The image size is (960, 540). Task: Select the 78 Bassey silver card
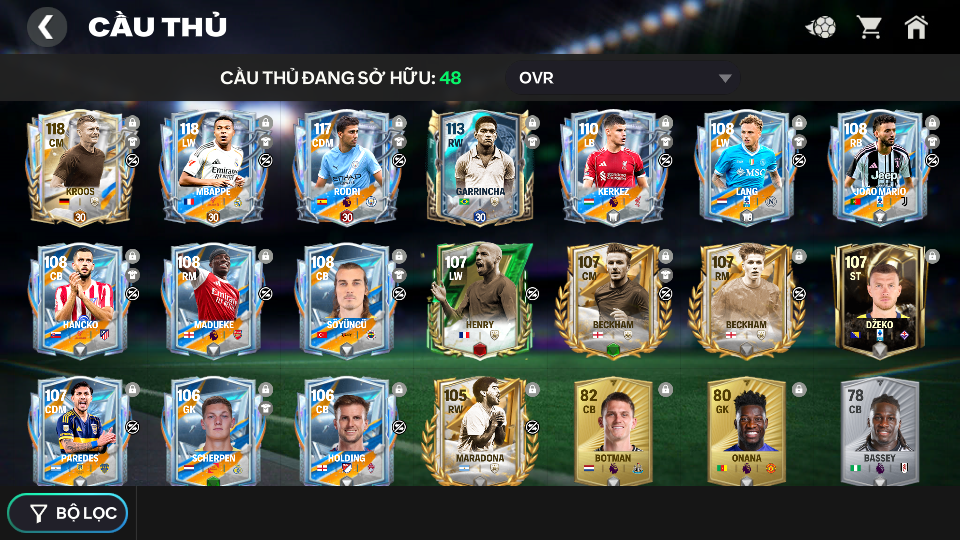pyautogui.click(x=877, y=431)
